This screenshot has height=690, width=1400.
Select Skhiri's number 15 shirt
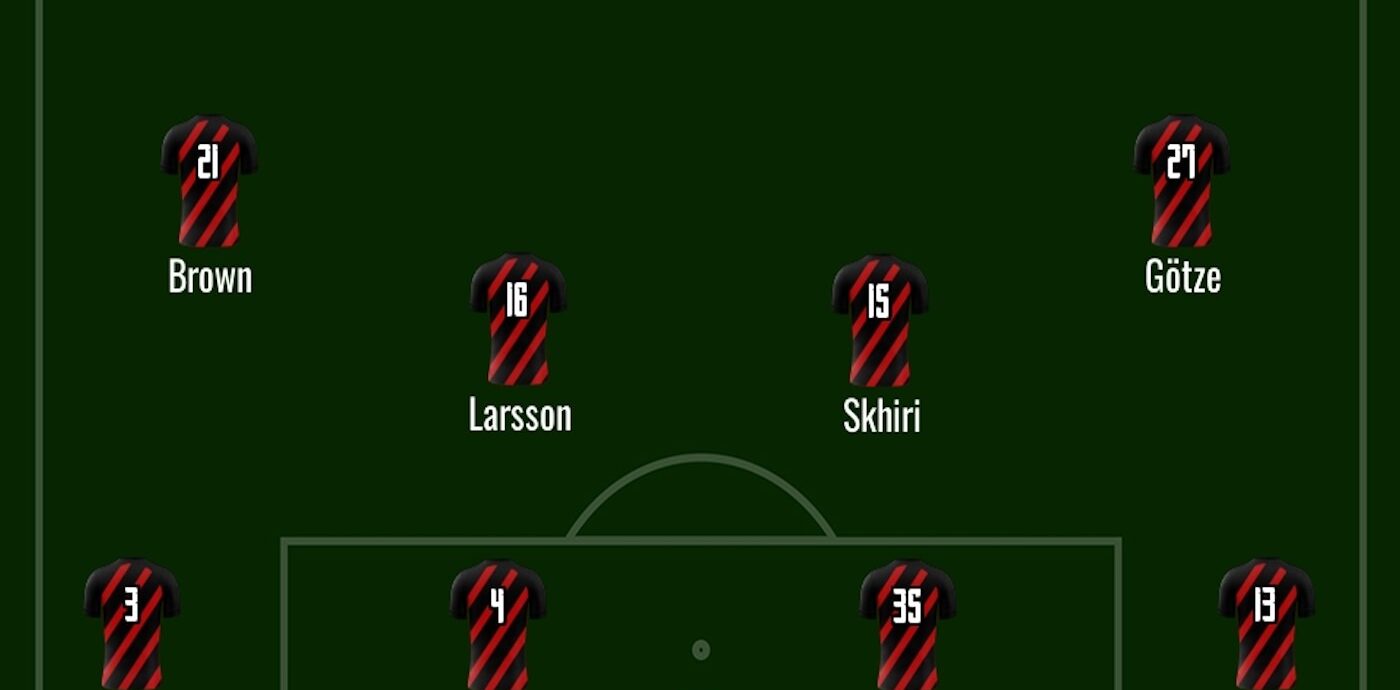point(879,320)
